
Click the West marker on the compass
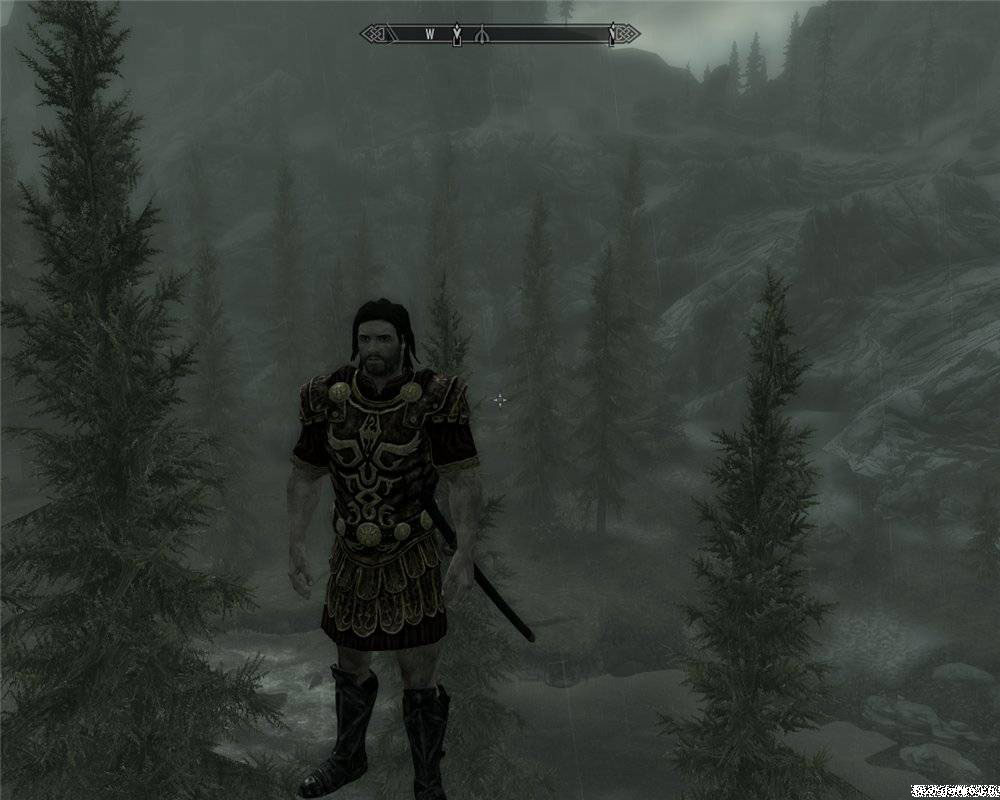click(x=430, y=35)
